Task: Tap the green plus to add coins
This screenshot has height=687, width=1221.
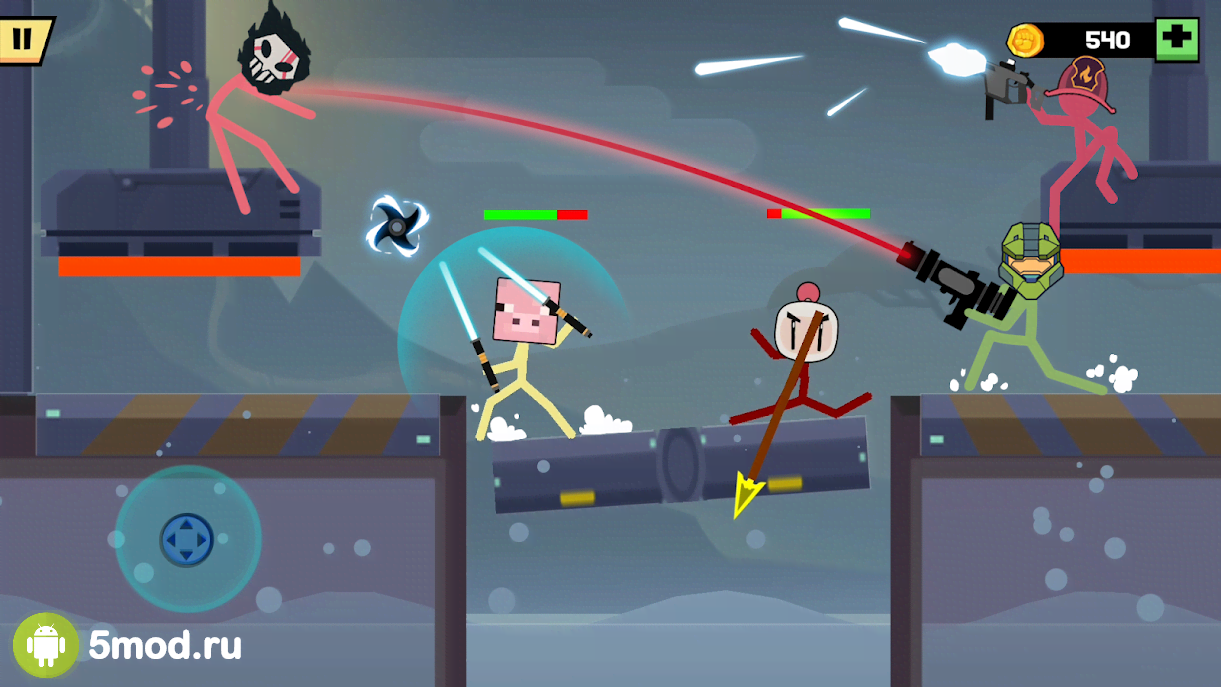Action: 1177,40
